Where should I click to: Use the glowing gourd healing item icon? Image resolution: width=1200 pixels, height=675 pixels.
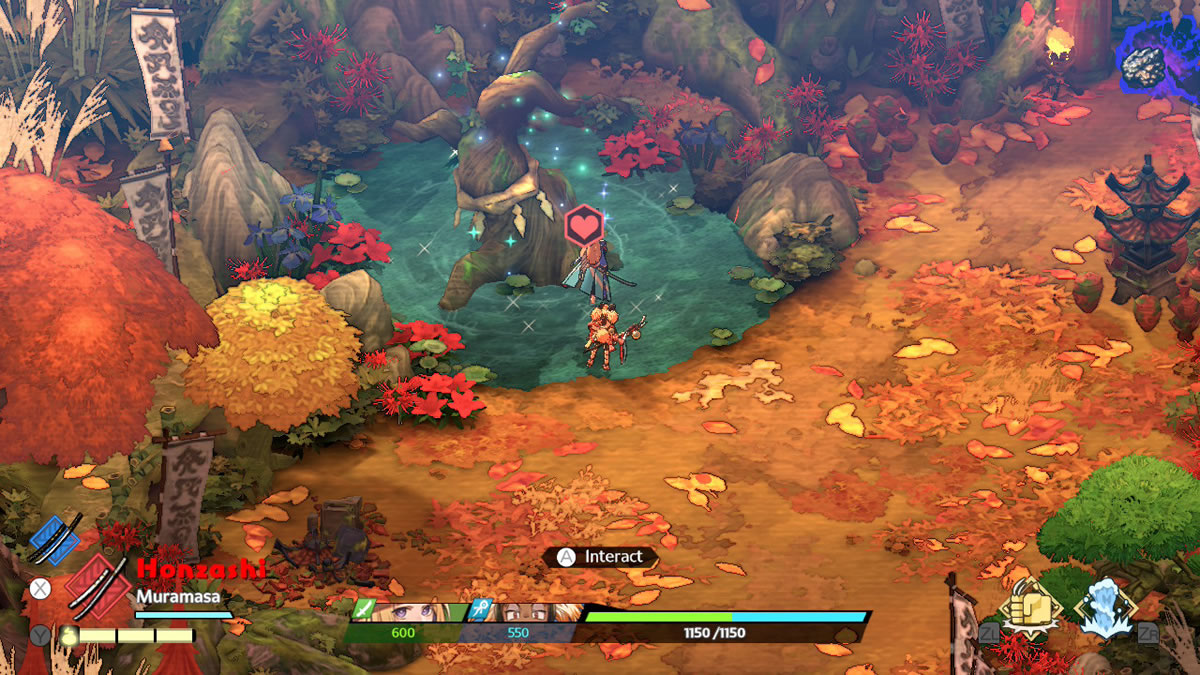point(70,635)
